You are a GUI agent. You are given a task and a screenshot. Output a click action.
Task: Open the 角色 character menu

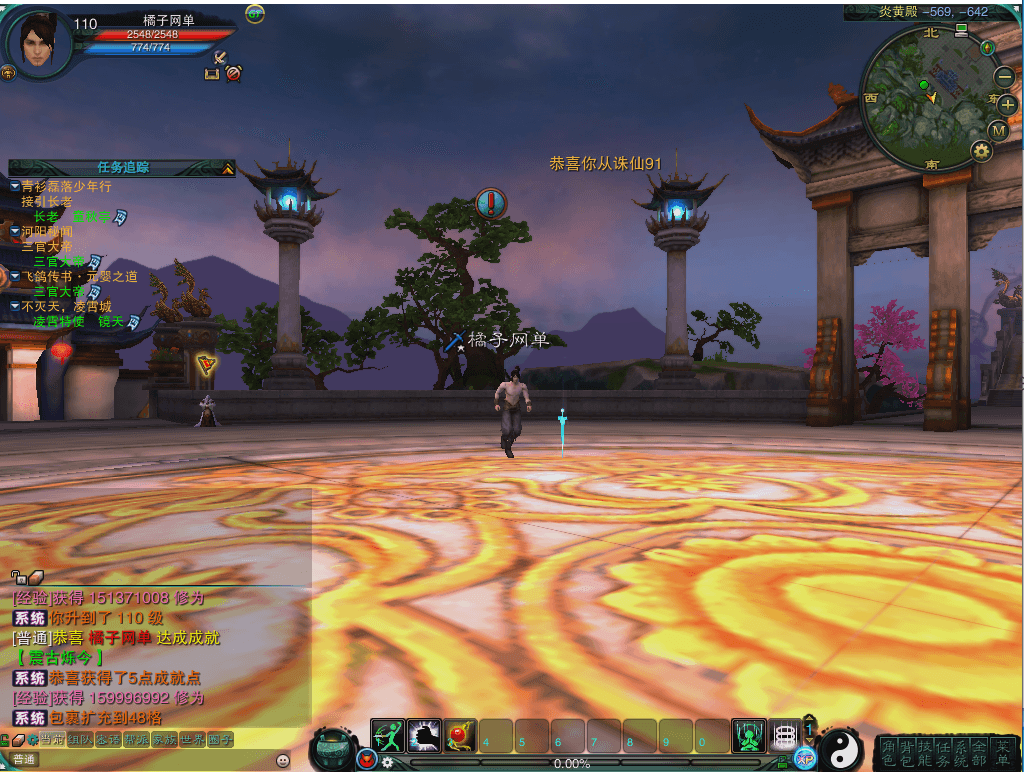pyautogui.click(x=888, y=752)
